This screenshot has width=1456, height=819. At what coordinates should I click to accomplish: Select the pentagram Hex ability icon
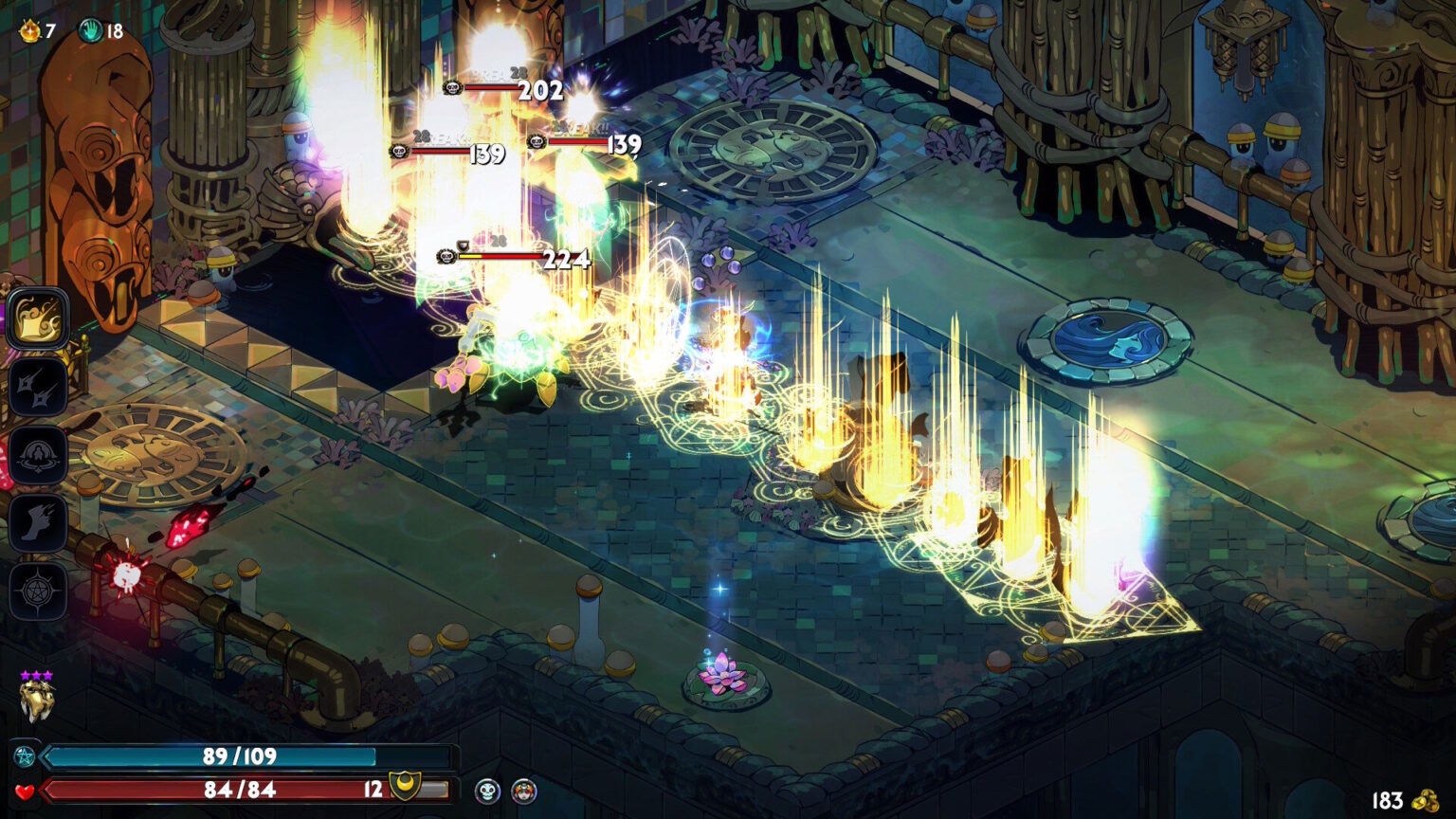click(38, 588)
